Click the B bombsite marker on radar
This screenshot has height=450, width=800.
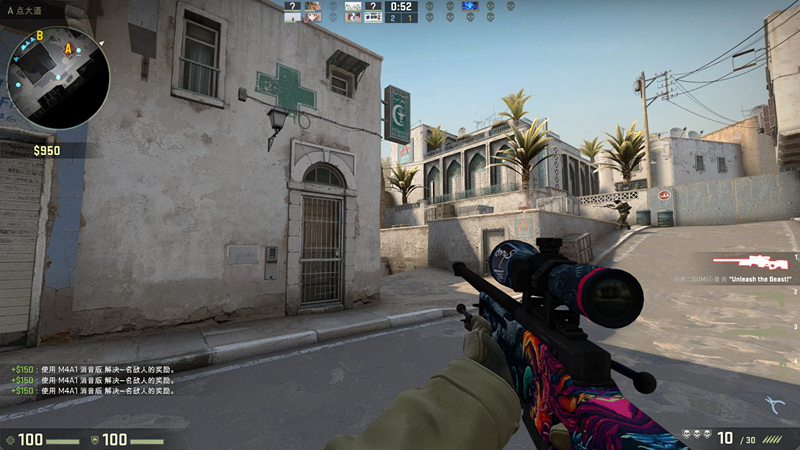[40, 36]
